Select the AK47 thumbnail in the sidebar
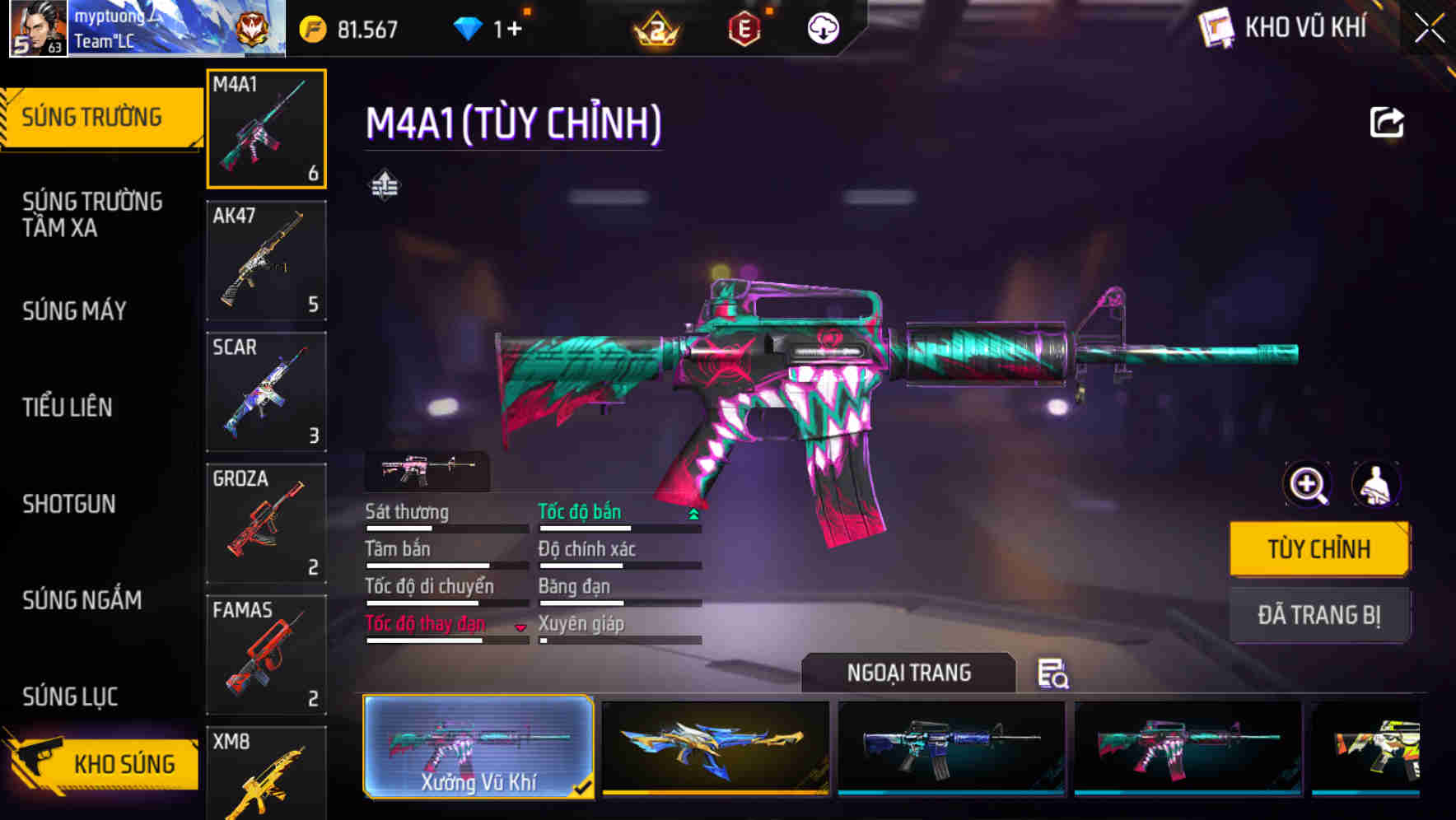 (x=266, y=260)
